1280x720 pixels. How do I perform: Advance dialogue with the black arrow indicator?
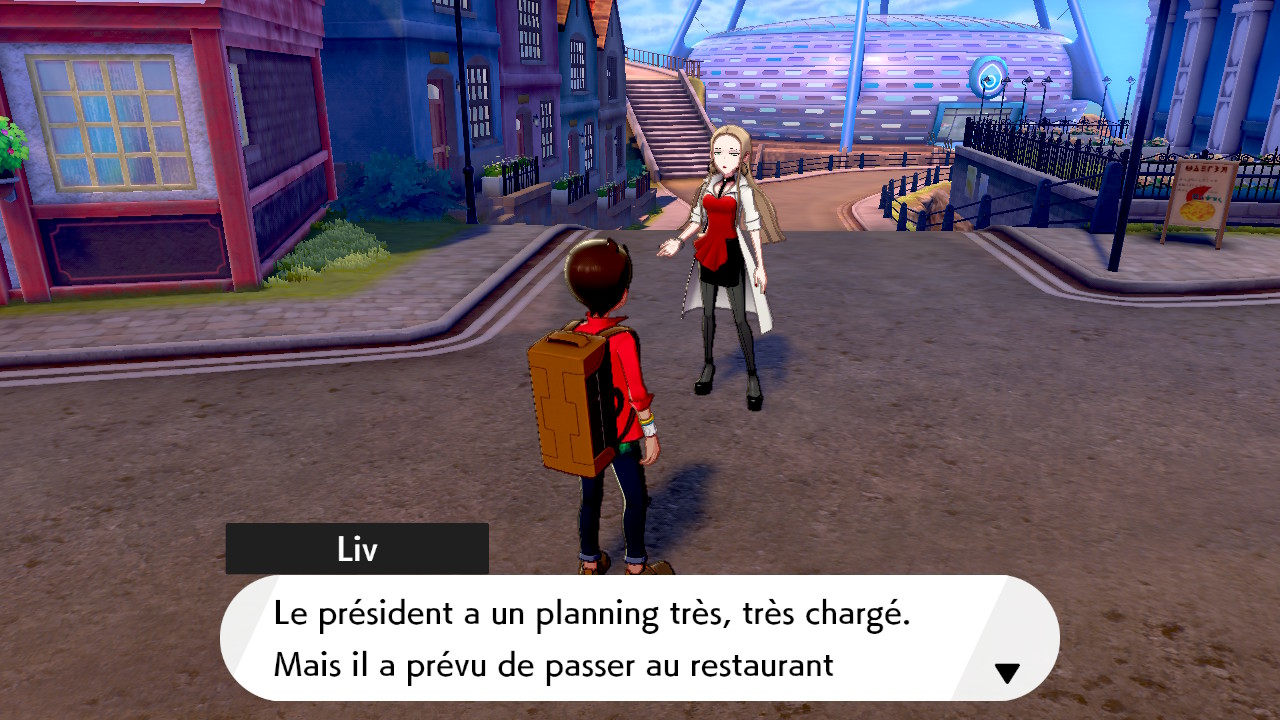1007,673
